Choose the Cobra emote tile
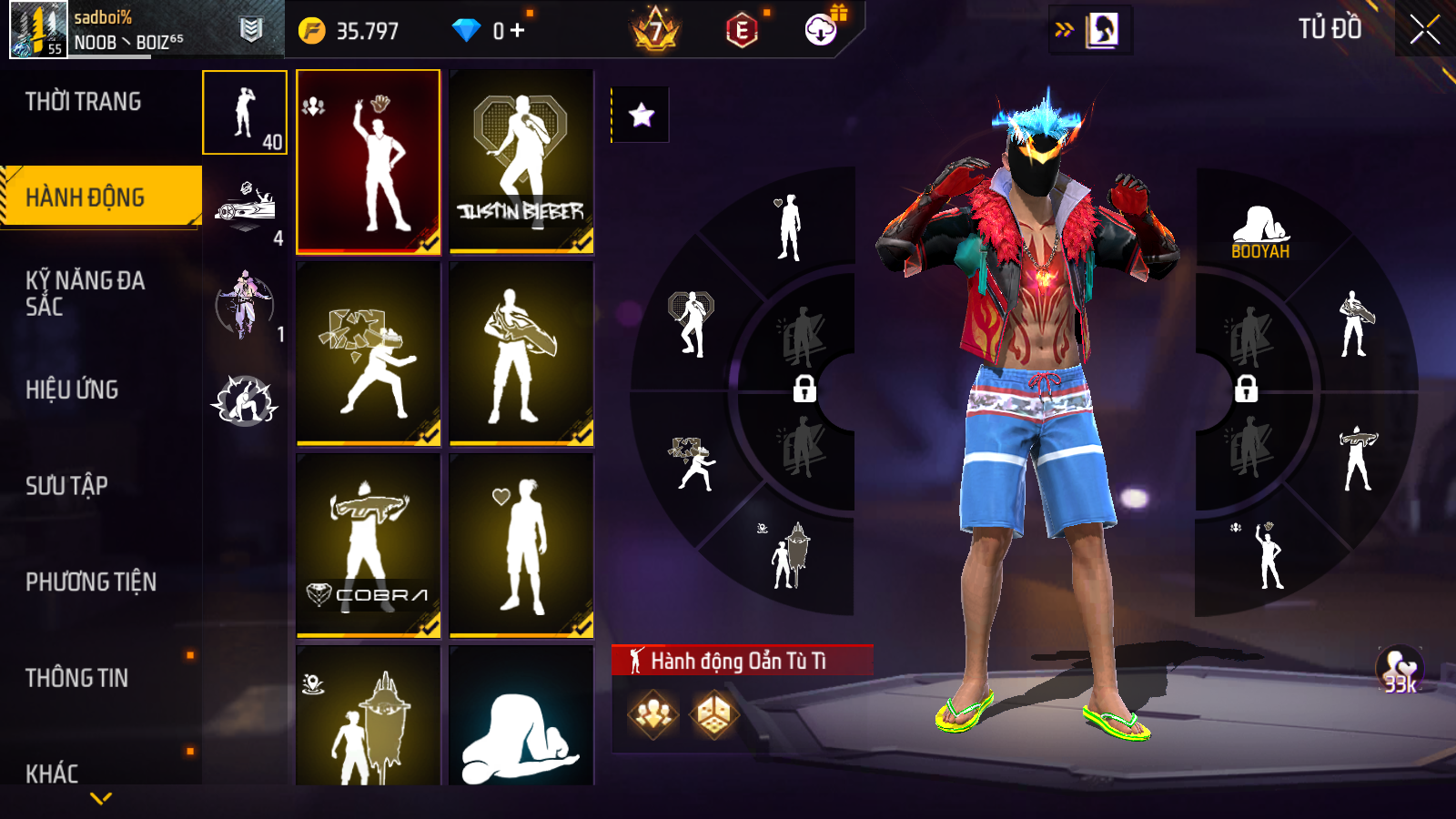This screenshot has width=1456, height=819. (x=369, y=545)
